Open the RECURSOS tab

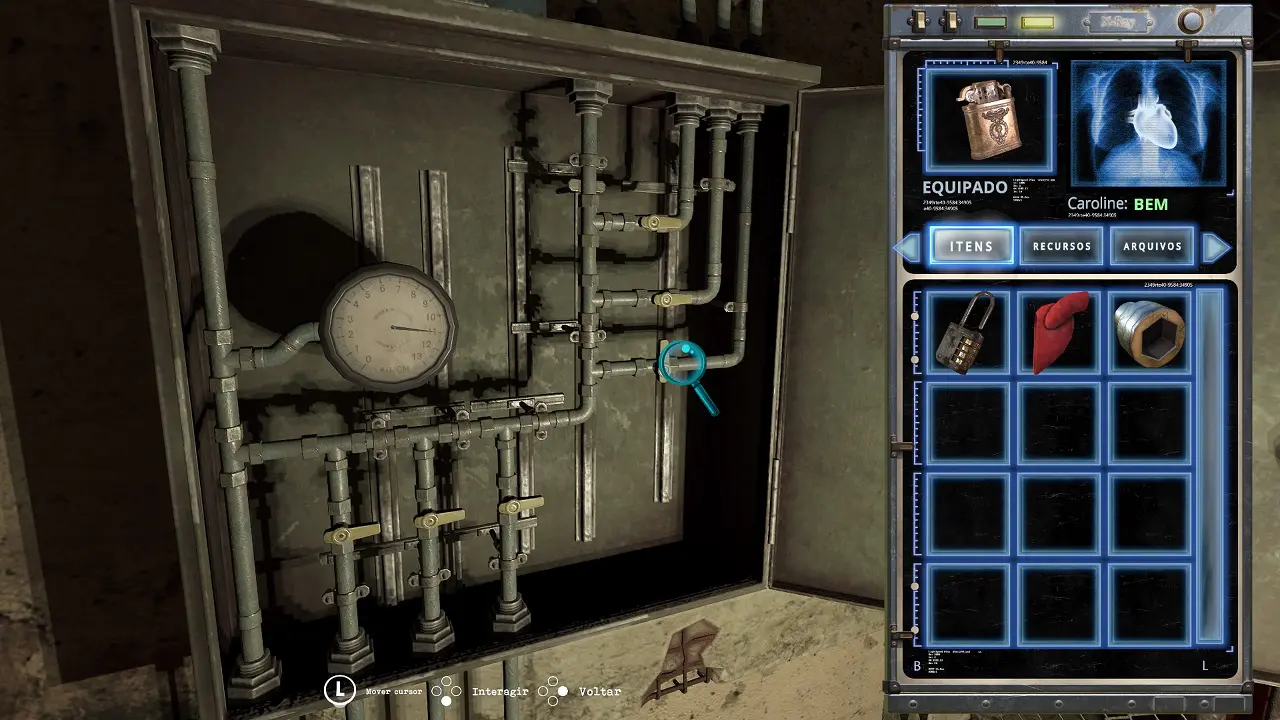tap(1061, 246)
